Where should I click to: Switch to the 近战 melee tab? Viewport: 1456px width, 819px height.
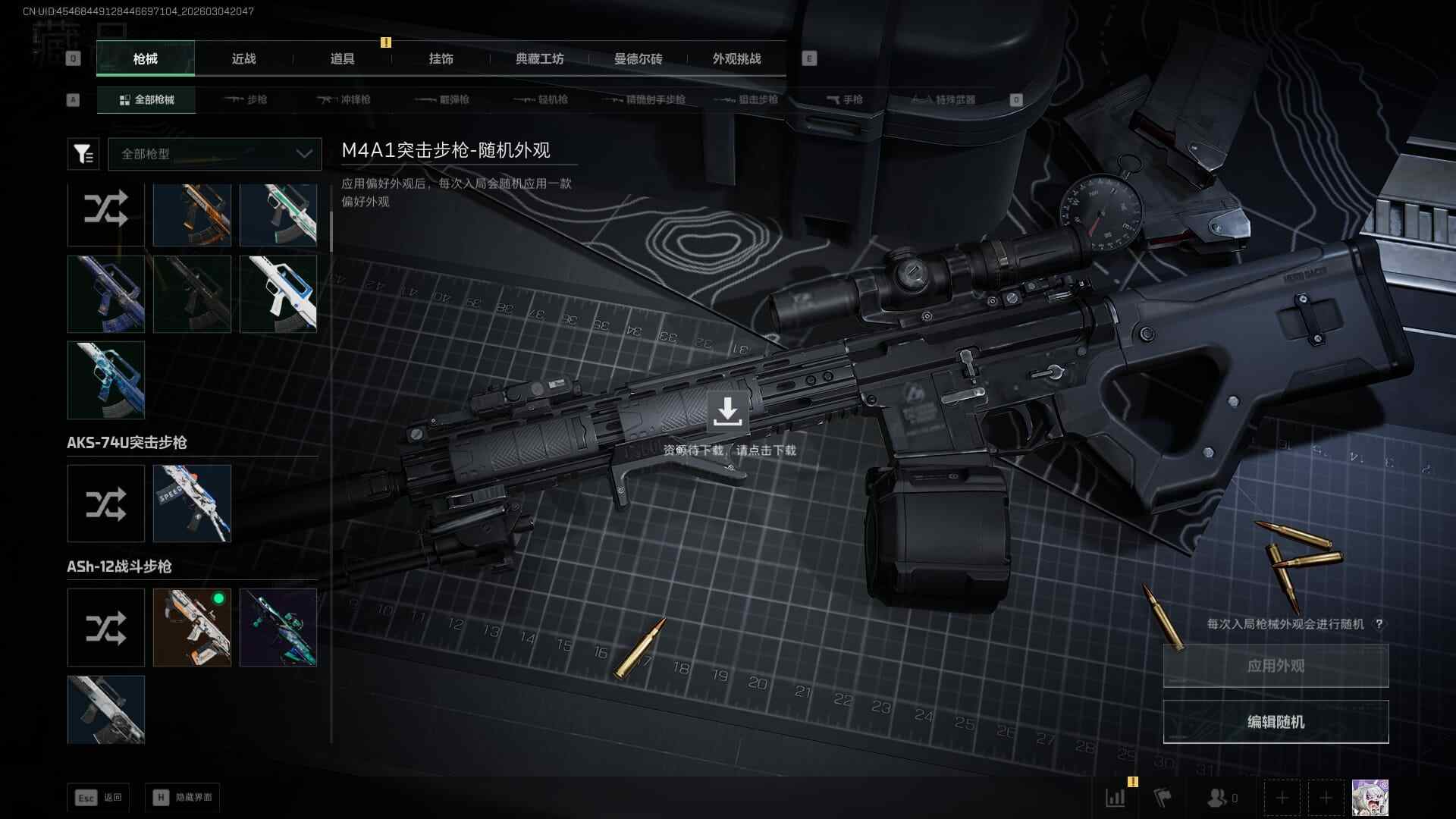click(243, 59)
